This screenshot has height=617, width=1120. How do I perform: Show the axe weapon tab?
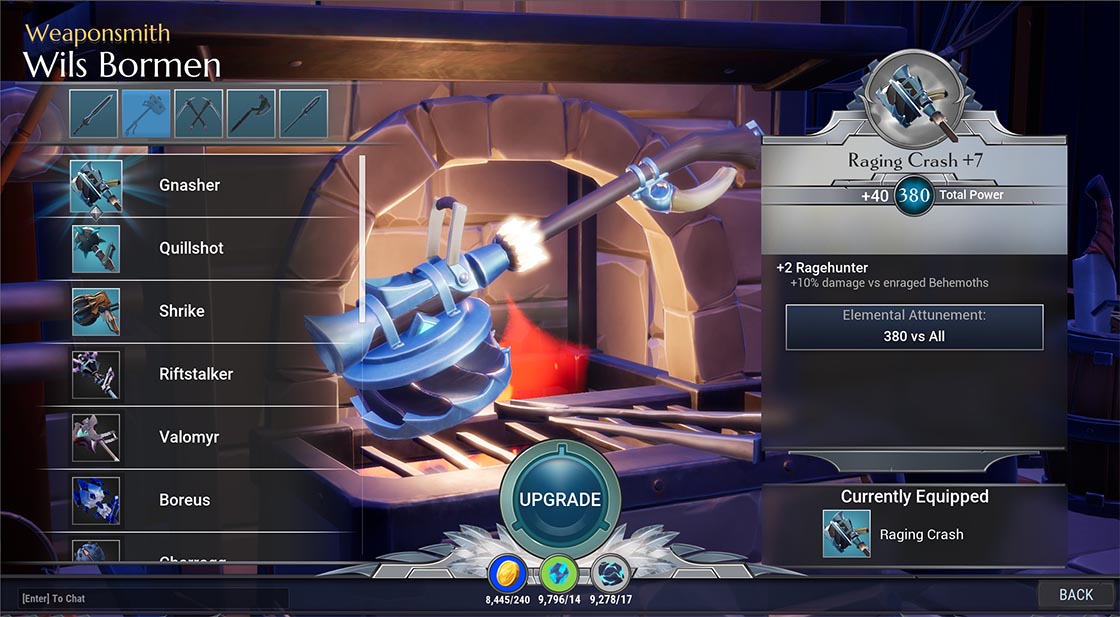coord(251,113)
